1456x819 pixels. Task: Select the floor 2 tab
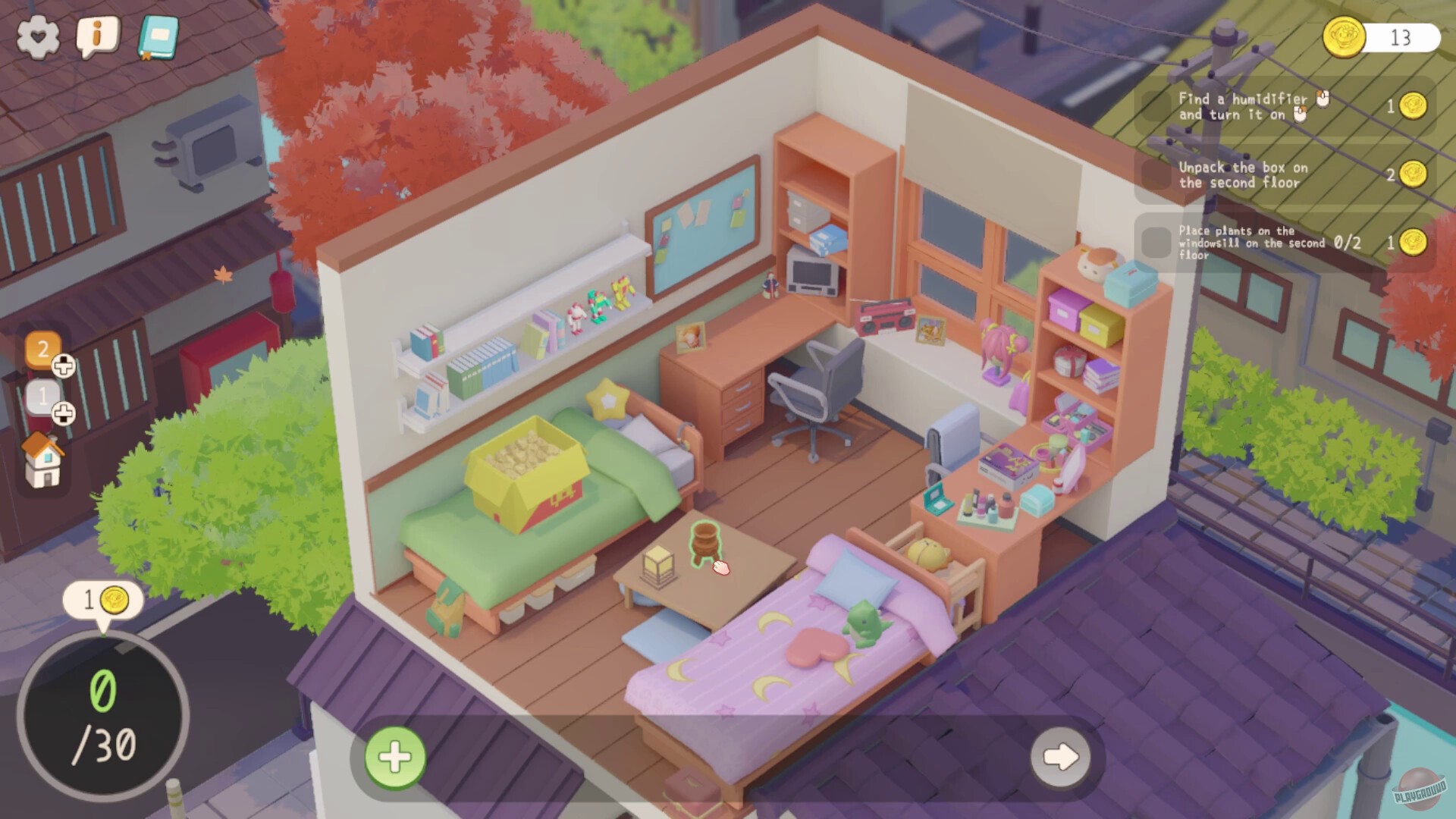pos(43,350)
